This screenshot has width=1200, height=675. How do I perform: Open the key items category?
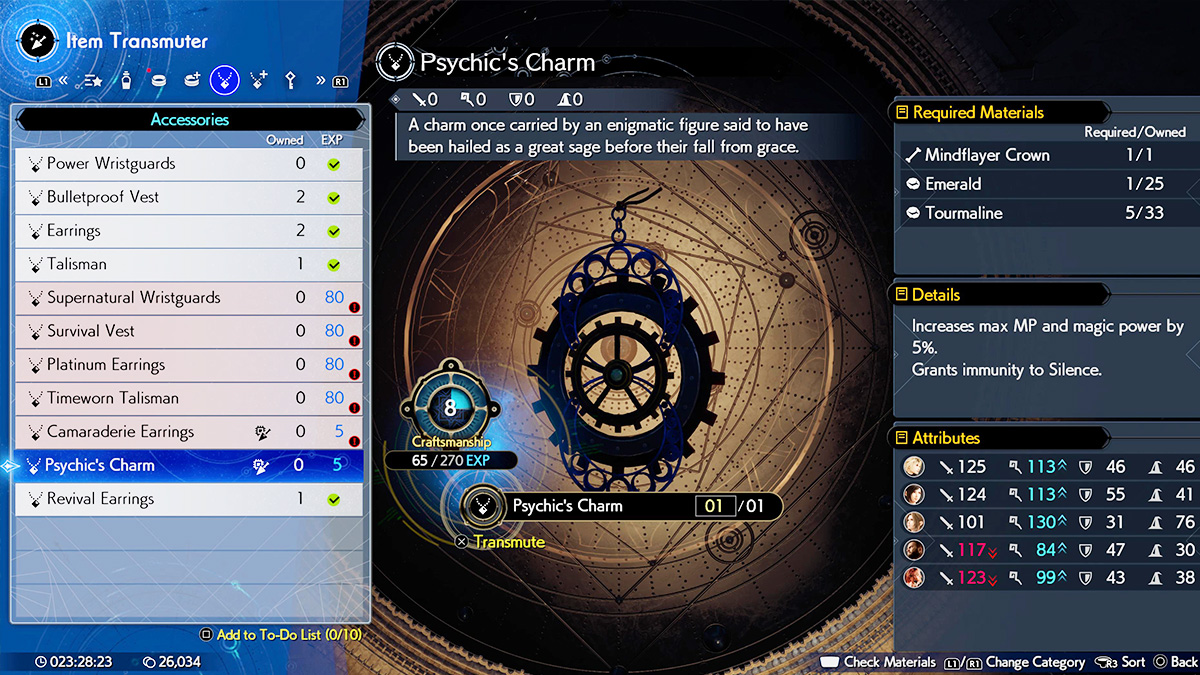291,80
